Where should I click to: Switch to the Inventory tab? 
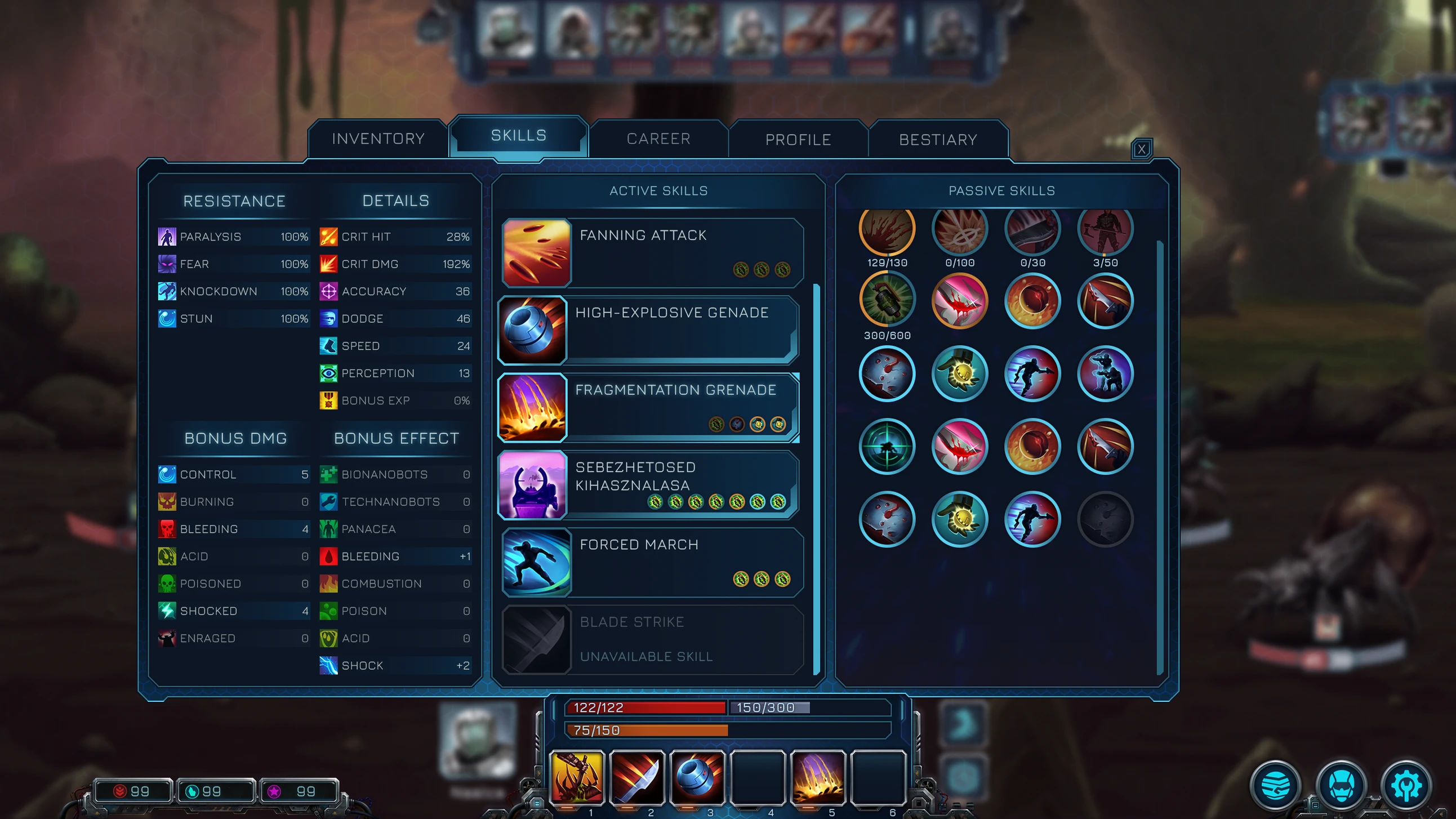pyautogui.click(x=377, y=139)
